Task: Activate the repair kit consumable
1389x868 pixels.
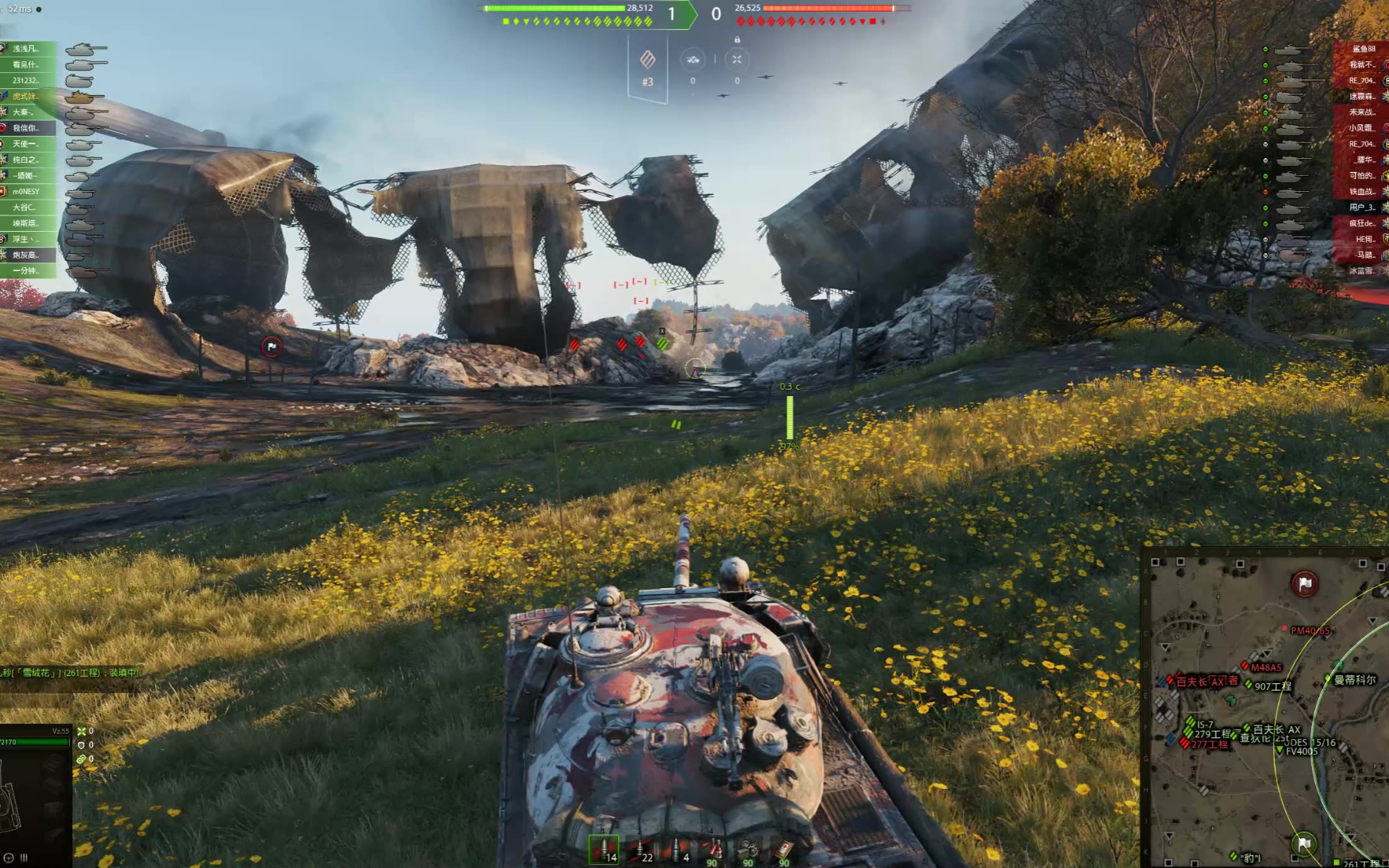Action: 748,850
